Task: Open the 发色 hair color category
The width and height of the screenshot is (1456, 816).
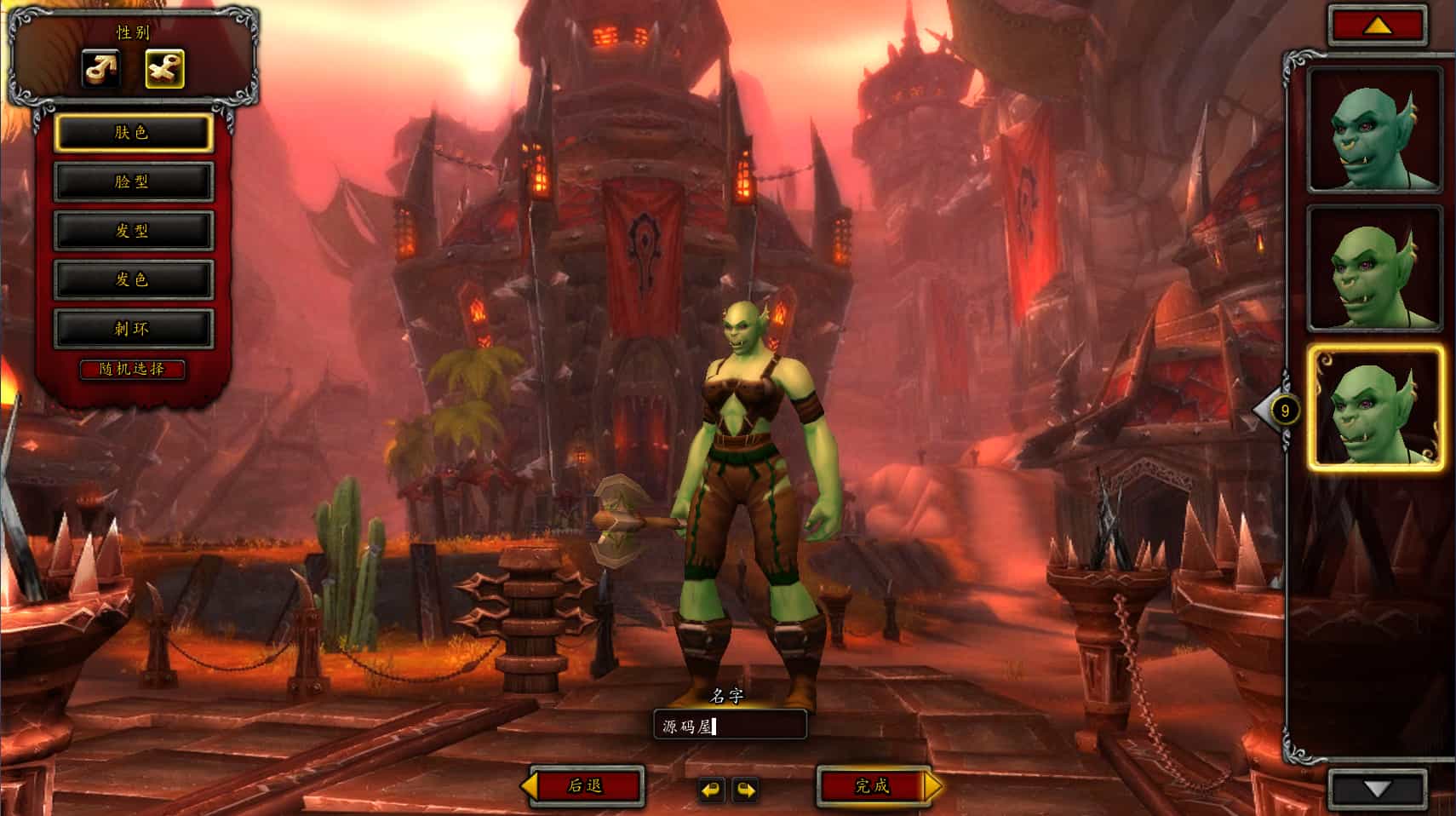Action: point(133,279)
